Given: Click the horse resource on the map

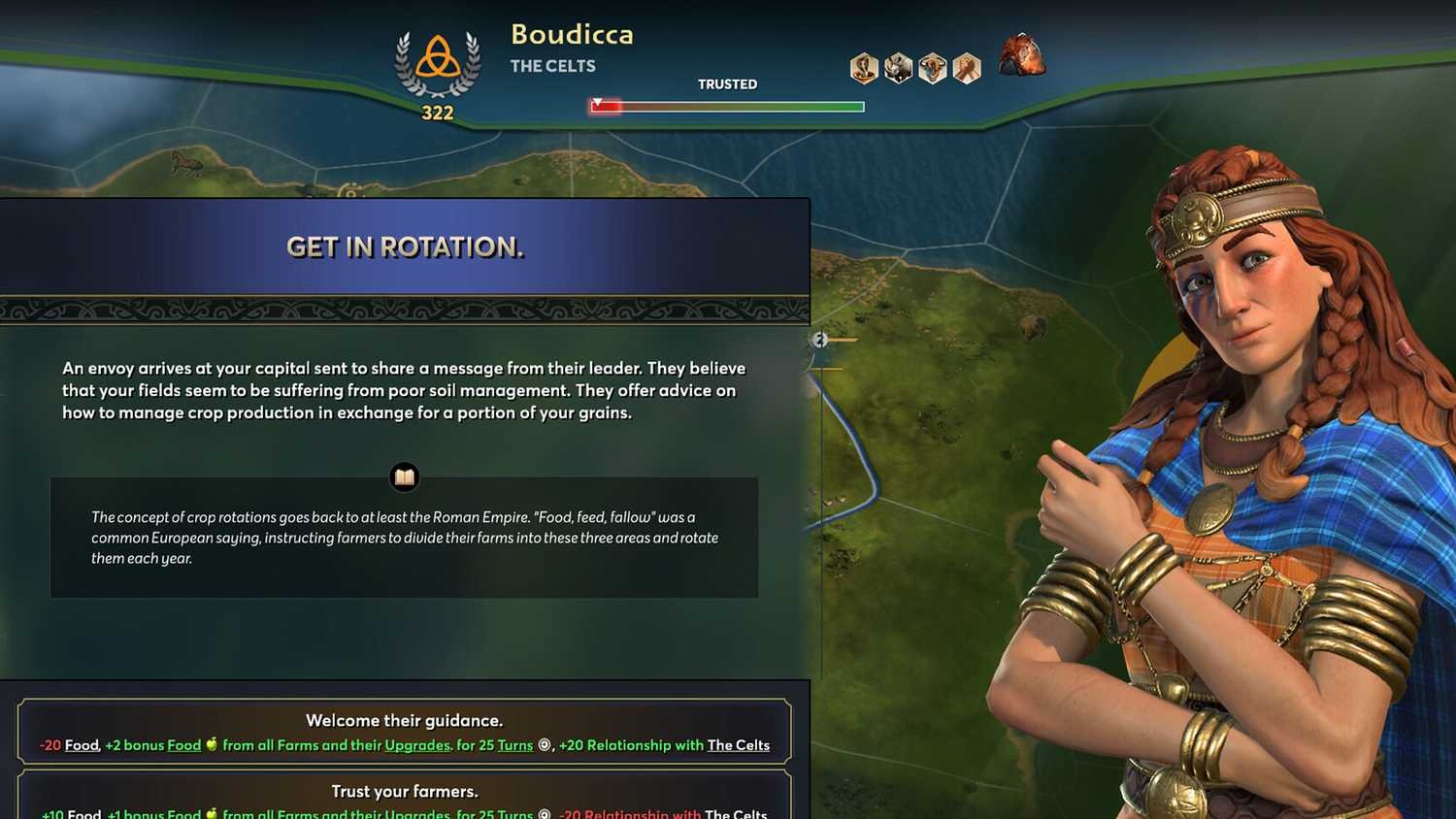Looking at the screenshot, I should (184, 165).
